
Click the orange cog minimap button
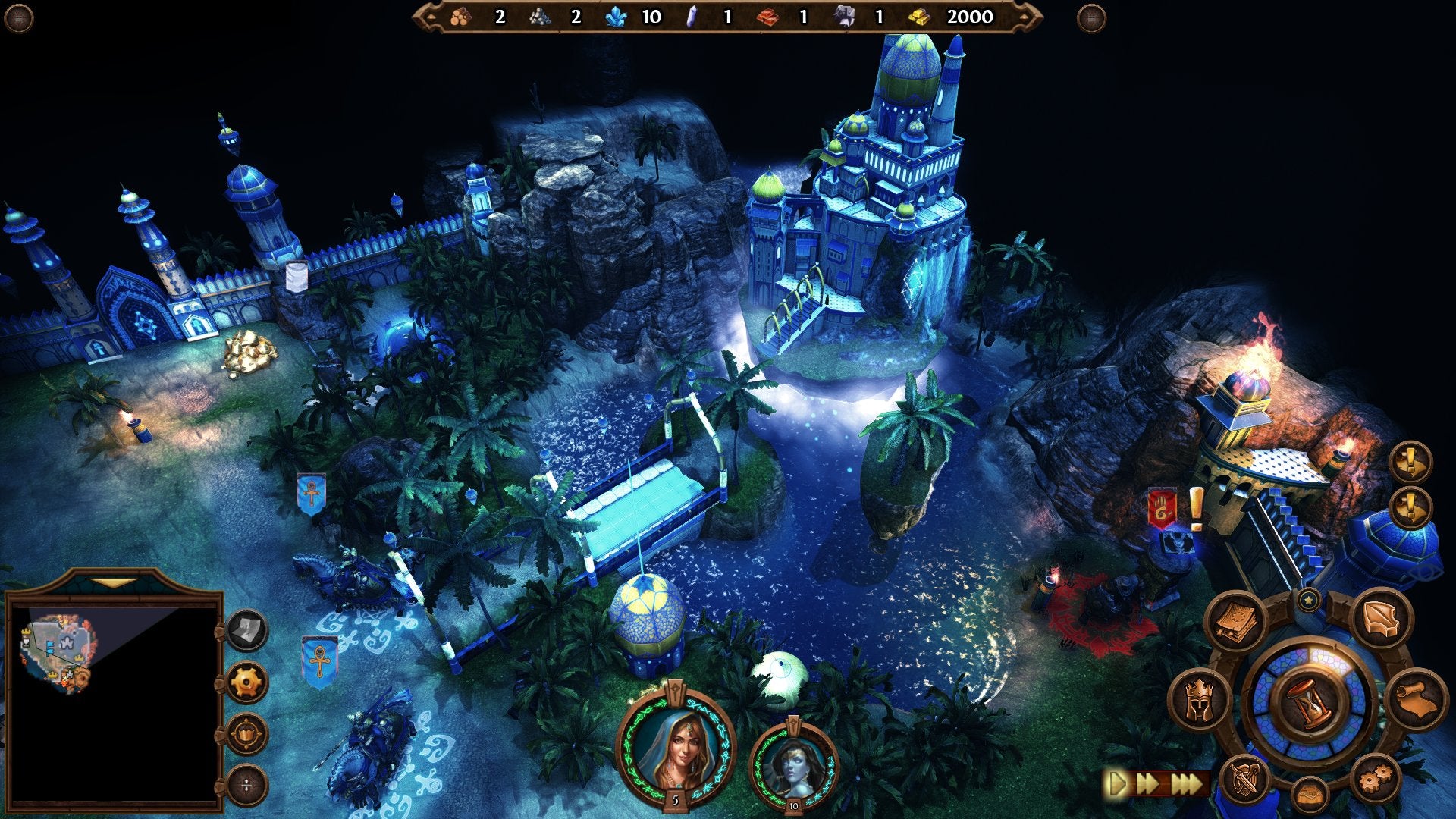tap(247, 682)
